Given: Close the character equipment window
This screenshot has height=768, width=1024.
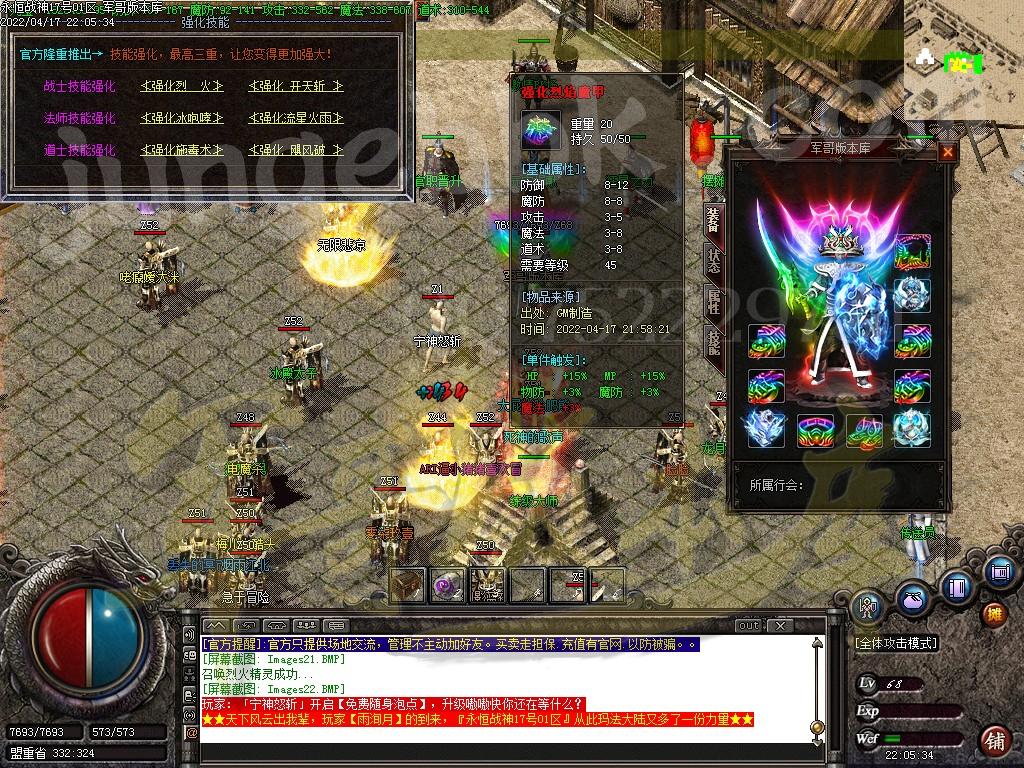Looking at the screenshot, I should point(947,153).
